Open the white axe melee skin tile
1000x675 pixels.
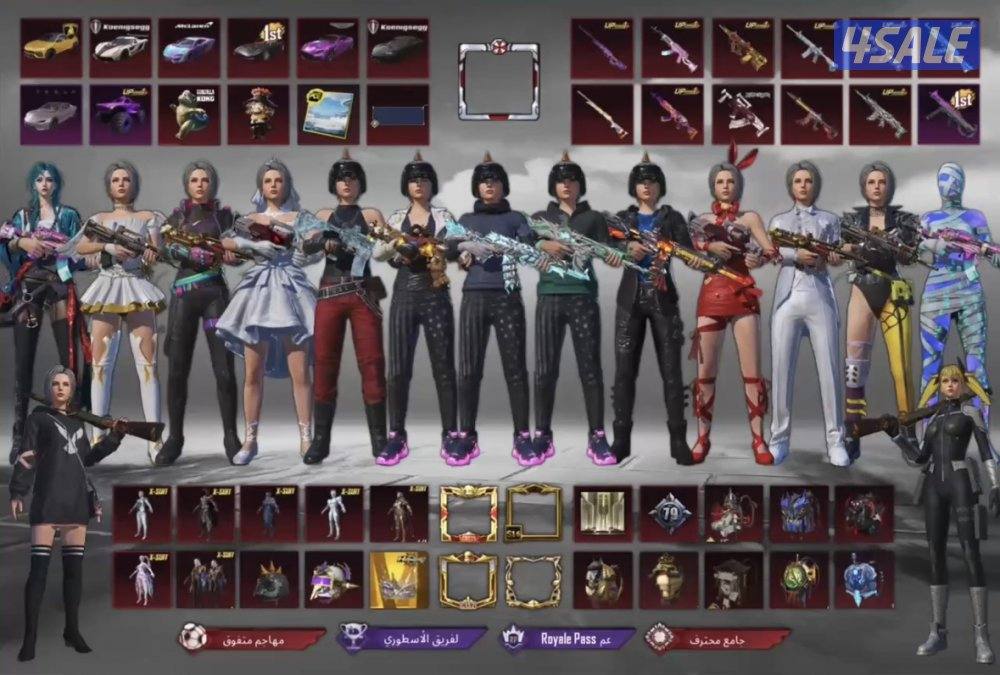742,113
